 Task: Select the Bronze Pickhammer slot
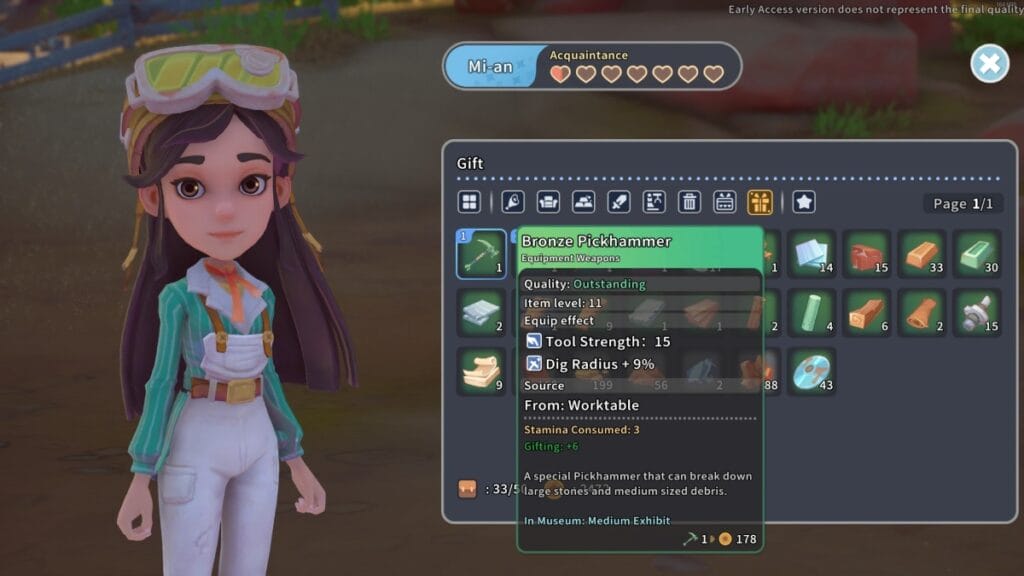(481, 254)
